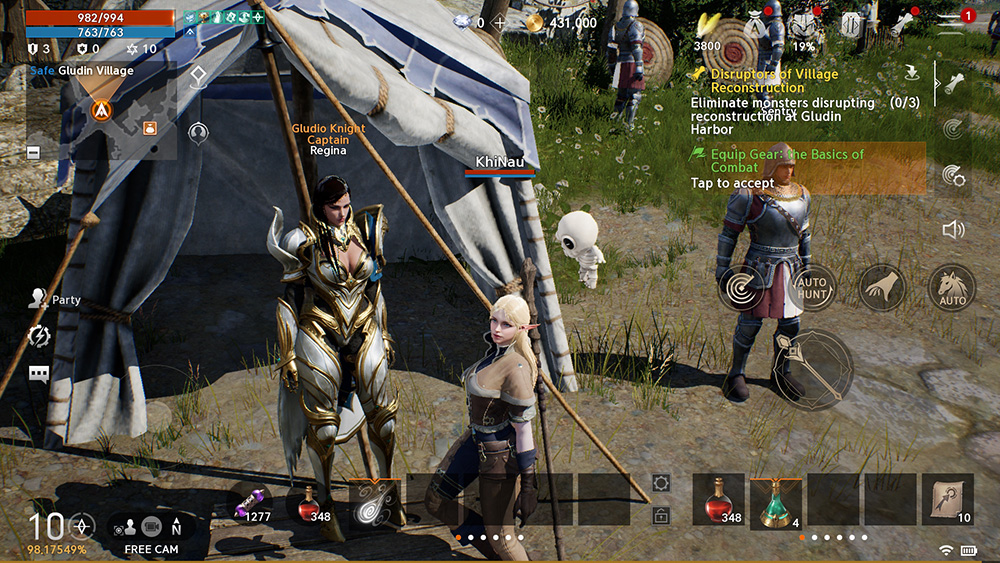The width and height of the screenshot is (1000, 563).
Task: Add diamonds with the plus button
Action: coord(499,22)
